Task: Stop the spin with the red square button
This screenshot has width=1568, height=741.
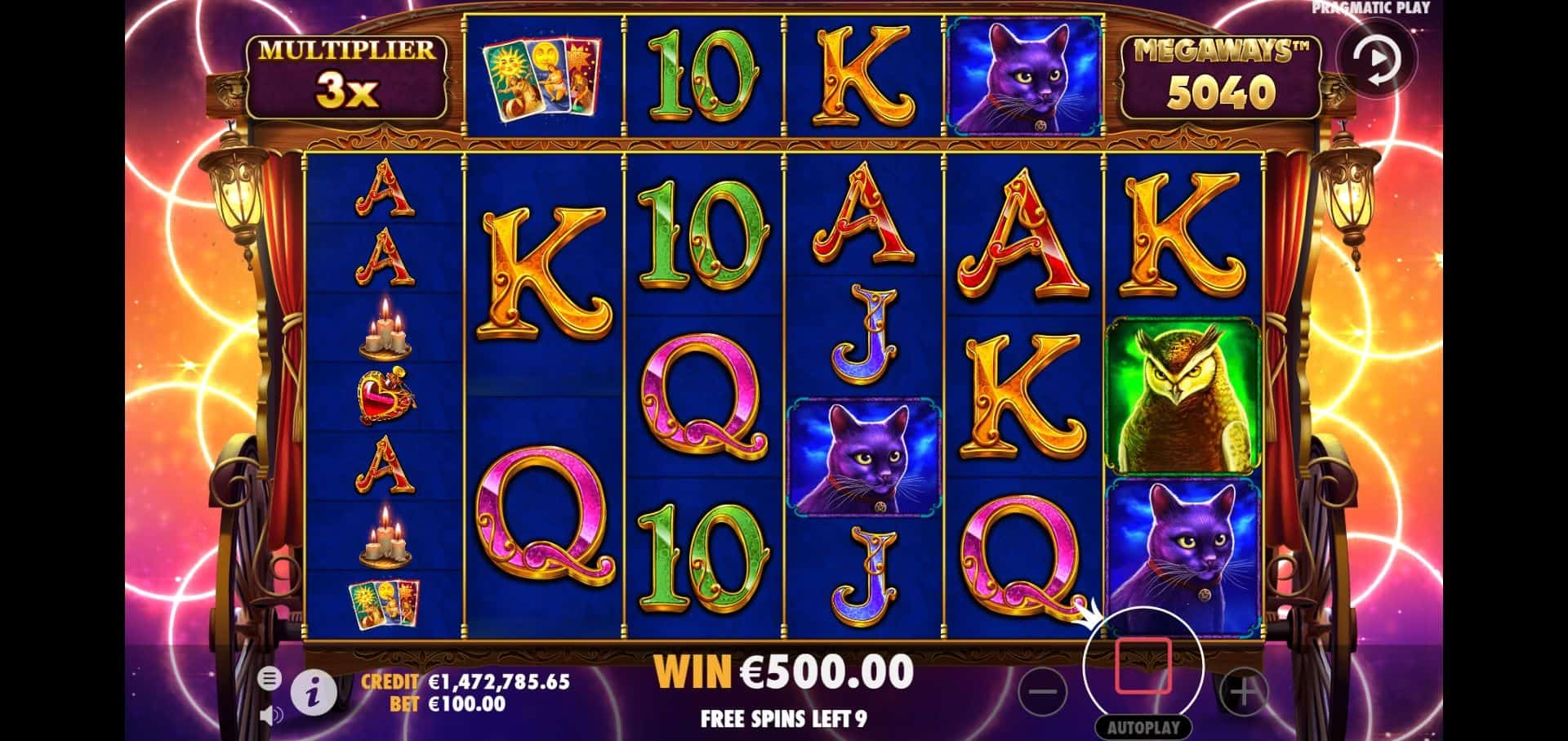Action: [x=1143, y=667]
